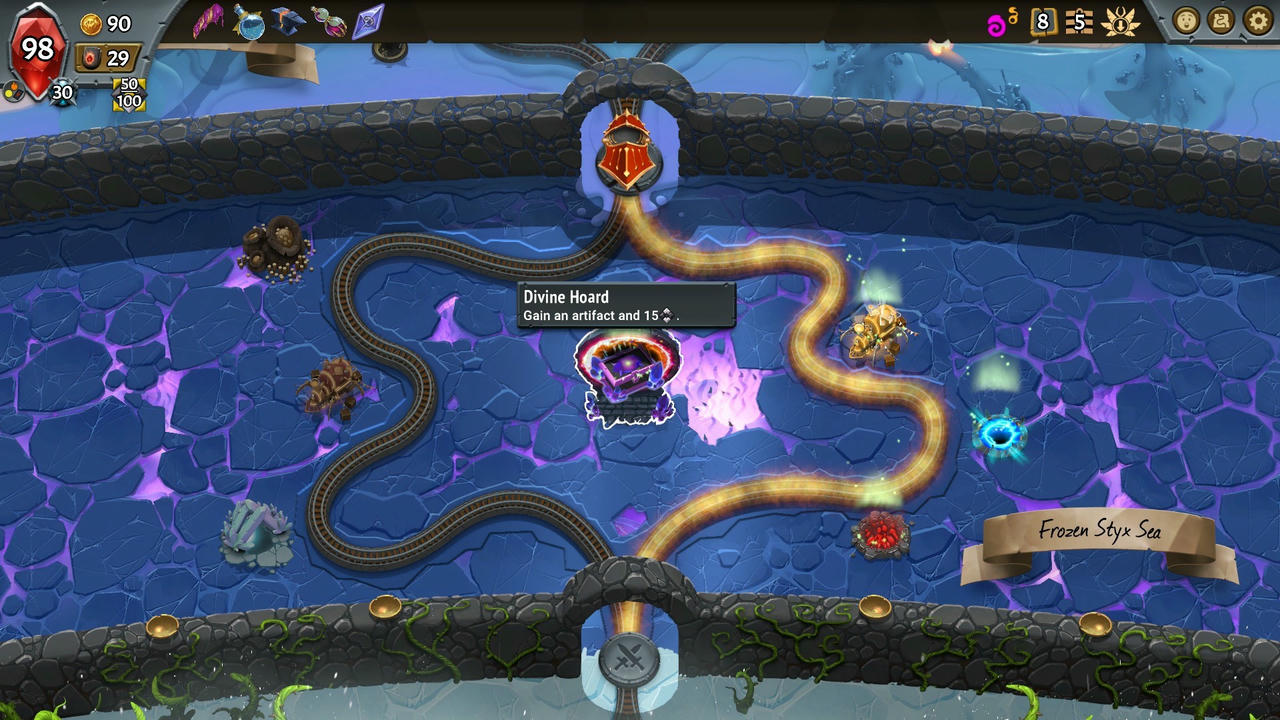The width and height of the screenshot is (1280, 720).
Task: Enter the swirling blue portal node
Action: pos(1000,434)
